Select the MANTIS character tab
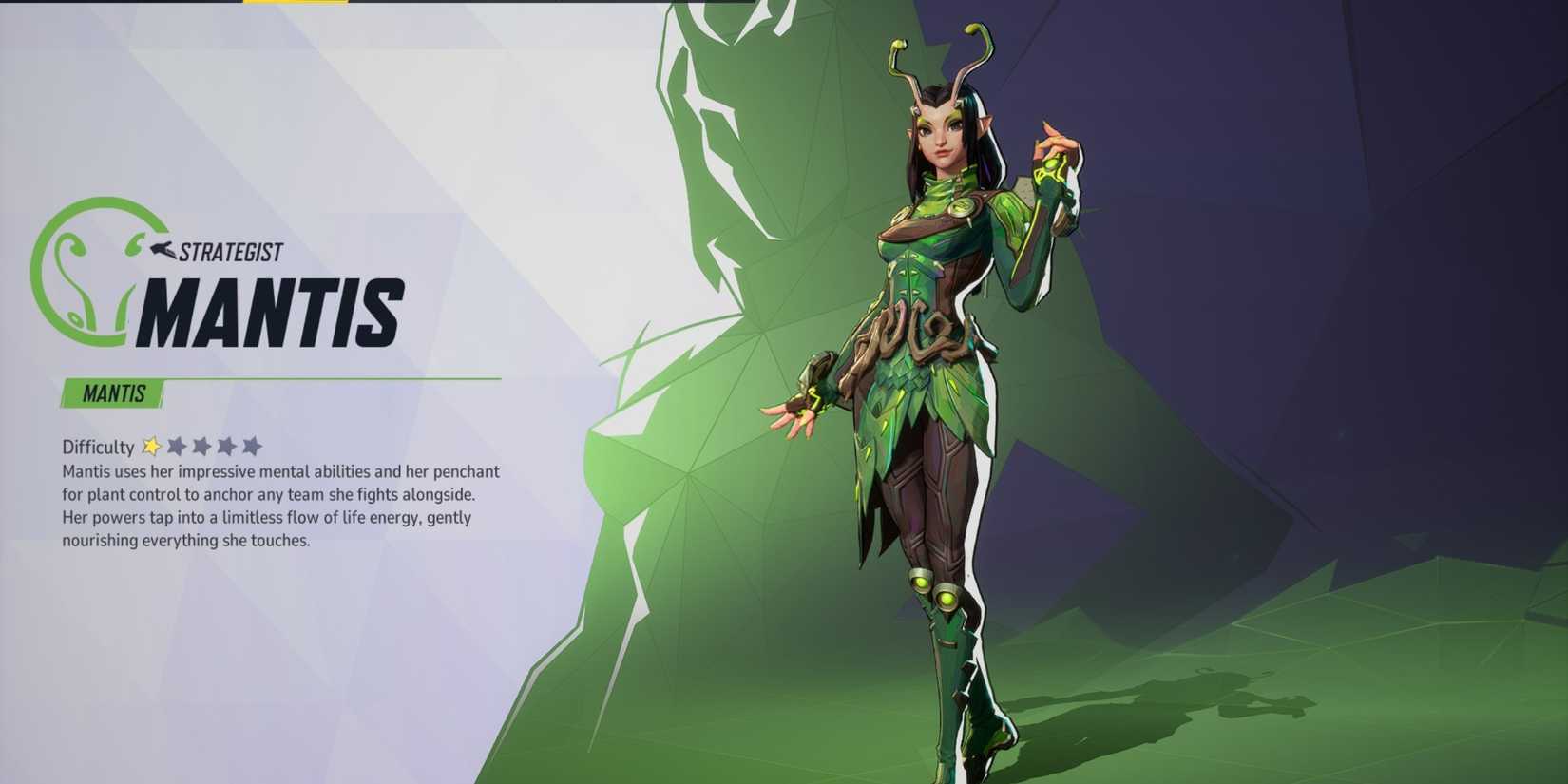 coord(111,393)
